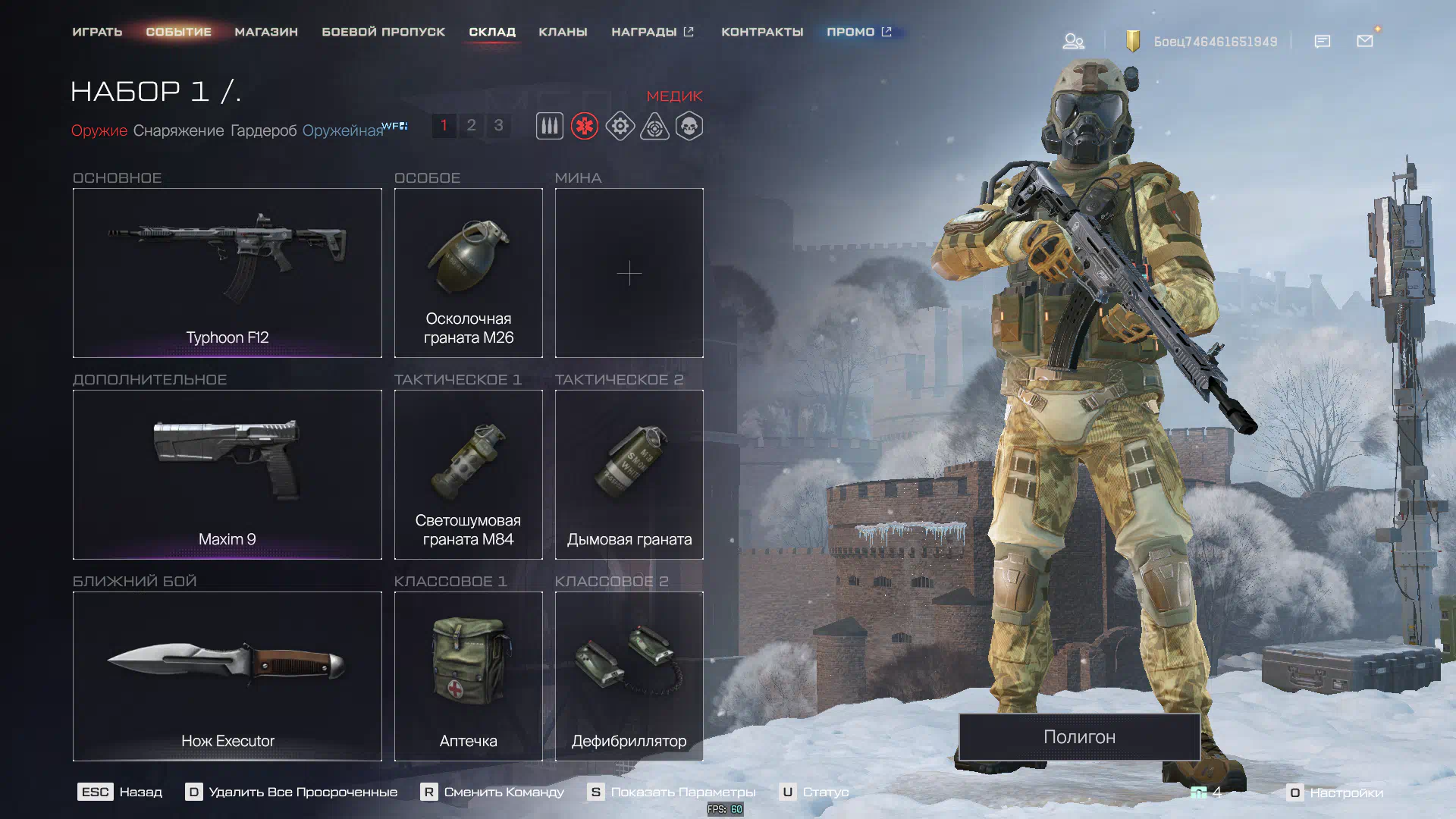This screenshot has width=1456, height=819.
Task: Select the rifleman ammo class icon
Action: tap(549, 126)
